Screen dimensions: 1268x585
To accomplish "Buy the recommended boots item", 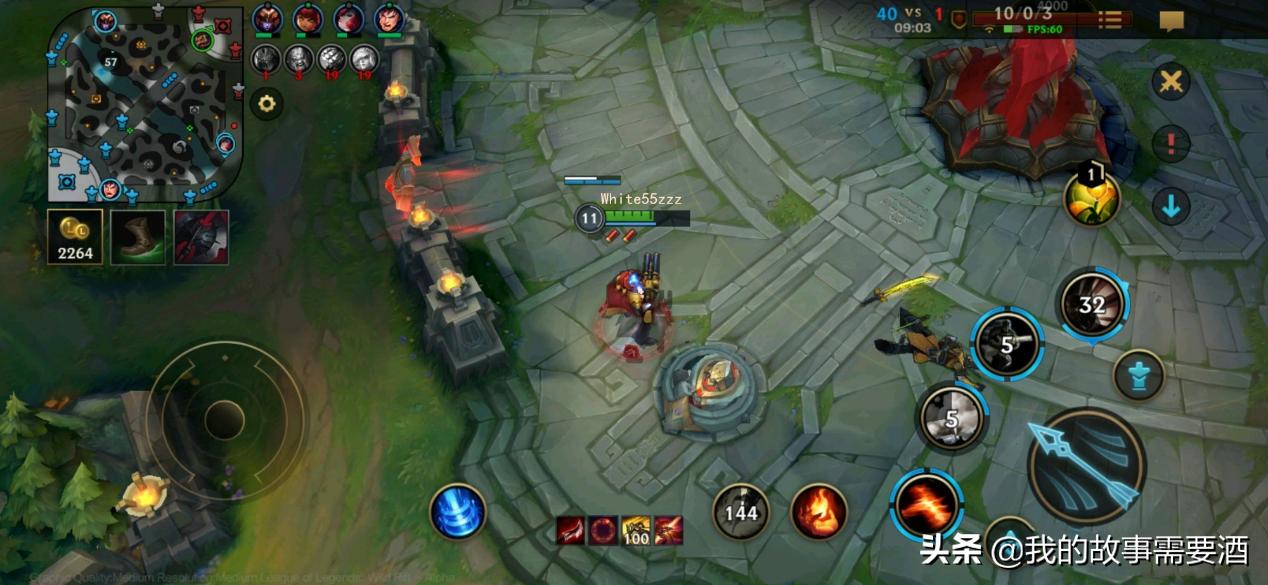I will 138,238.
